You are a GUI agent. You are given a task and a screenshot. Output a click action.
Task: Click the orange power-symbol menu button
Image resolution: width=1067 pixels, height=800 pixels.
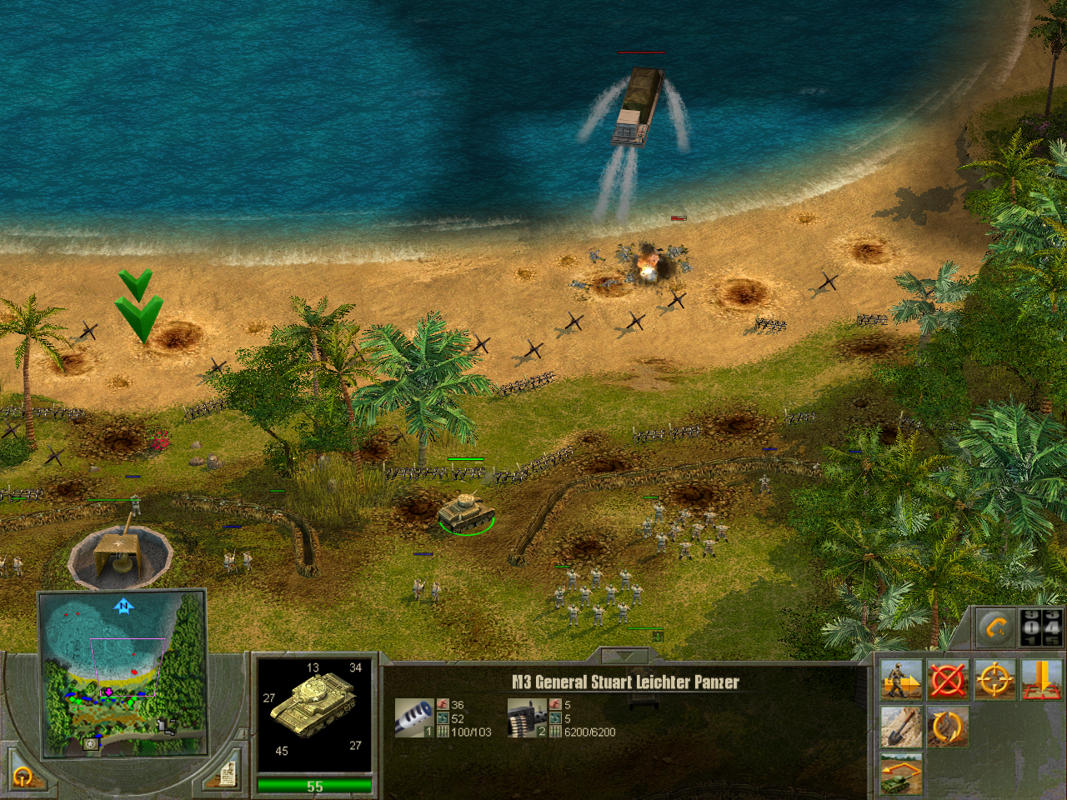click(22, 775)
